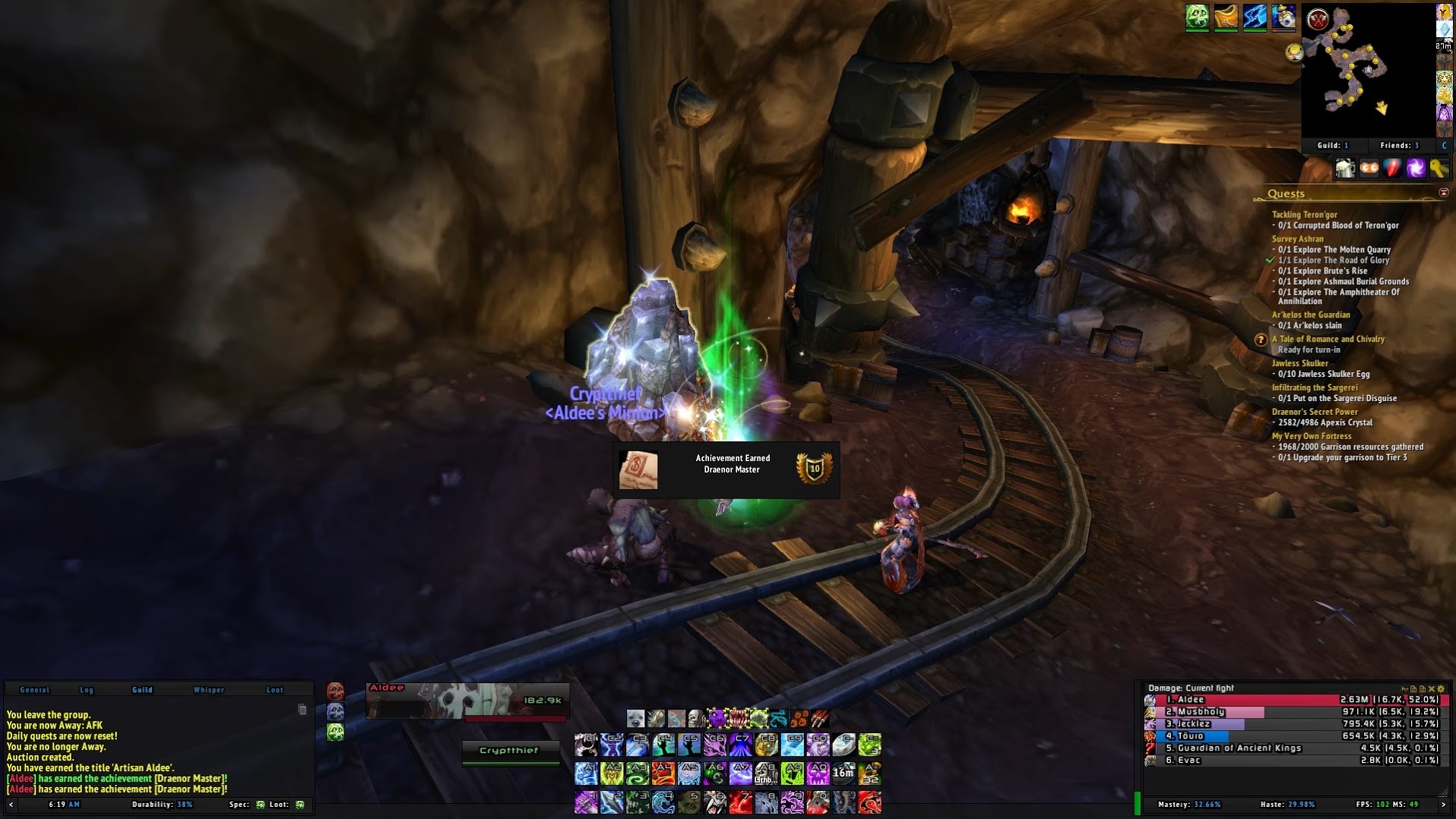Open the Log chat tab
Screen dimensions: 1456x819
pos(87,690)
